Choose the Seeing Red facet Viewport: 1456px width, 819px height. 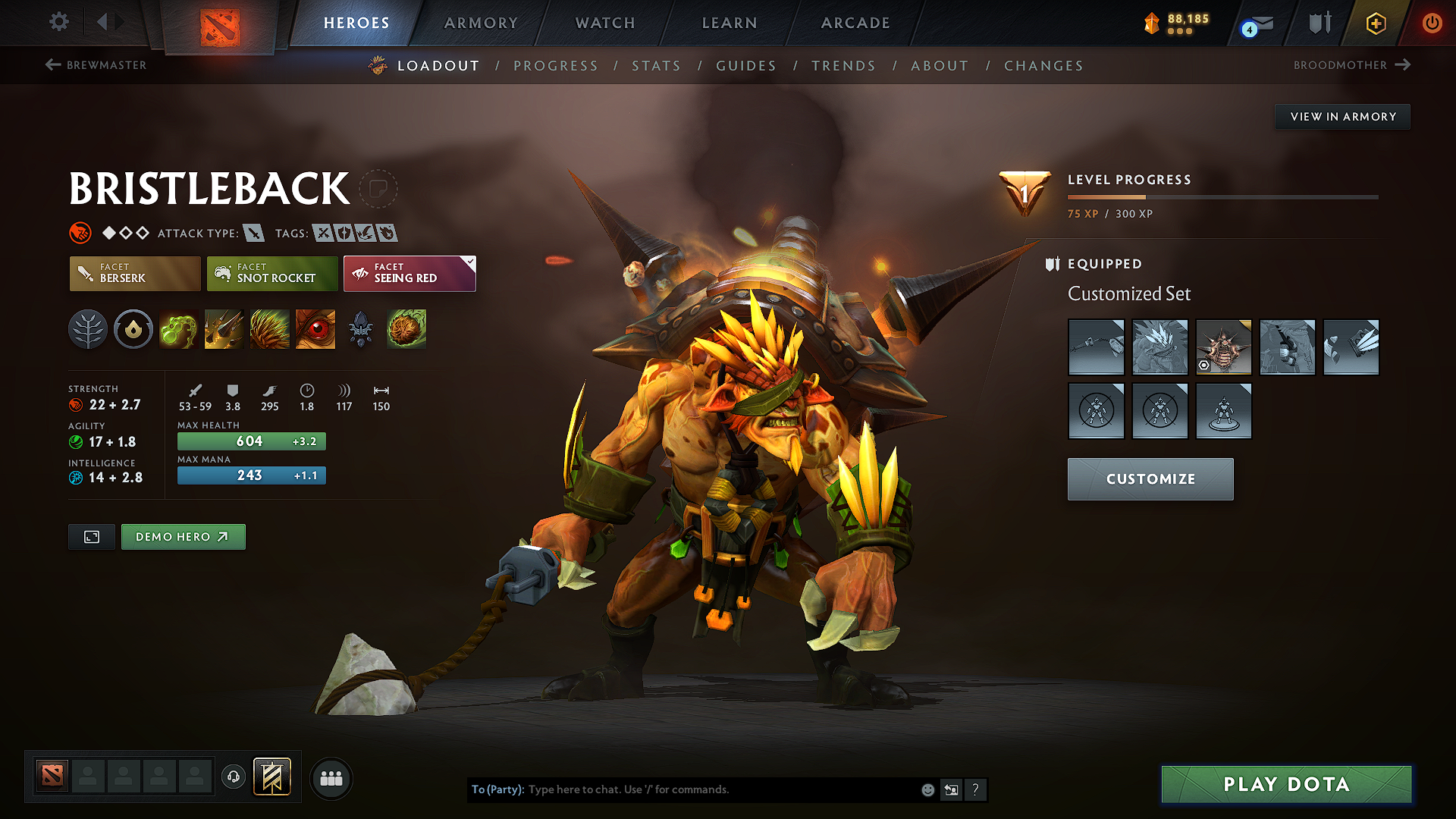coord(409,273)
